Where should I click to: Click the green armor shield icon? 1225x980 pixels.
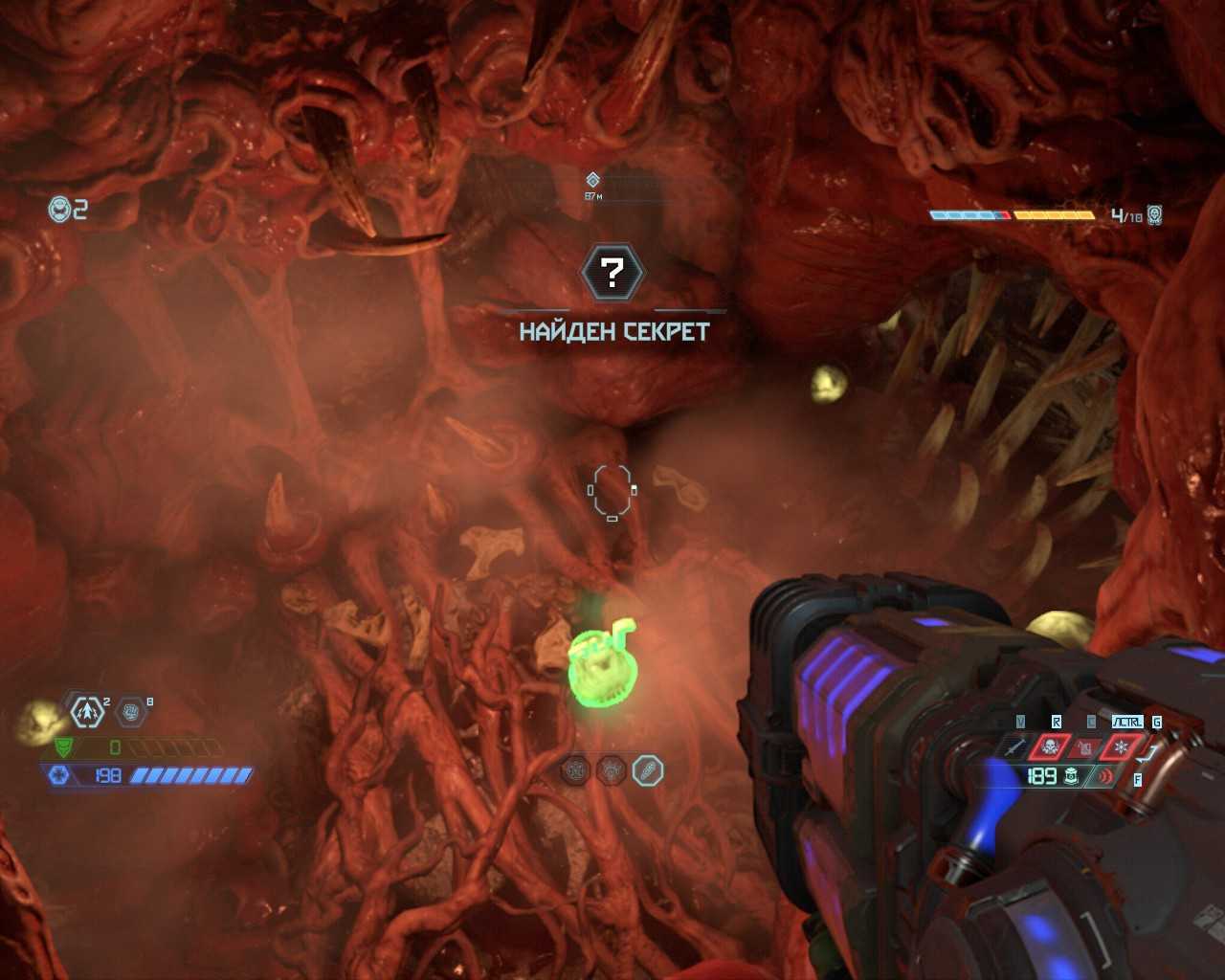(63, 747)
